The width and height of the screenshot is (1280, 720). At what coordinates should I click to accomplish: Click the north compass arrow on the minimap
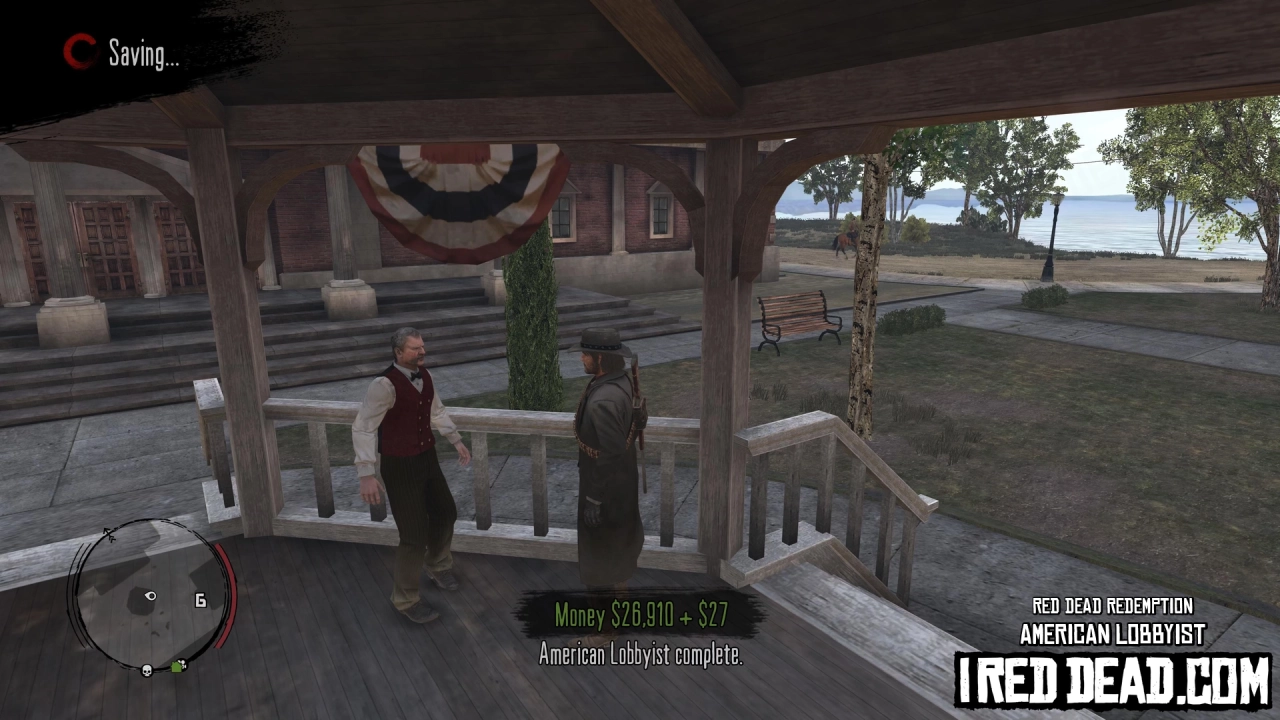108,534
